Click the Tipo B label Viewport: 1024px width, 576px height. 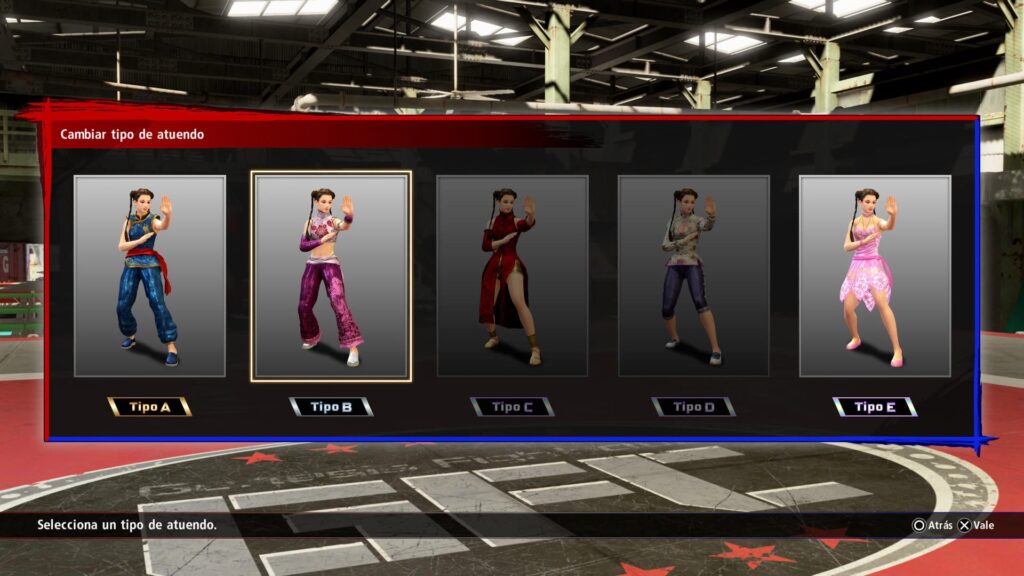point(331,407)
